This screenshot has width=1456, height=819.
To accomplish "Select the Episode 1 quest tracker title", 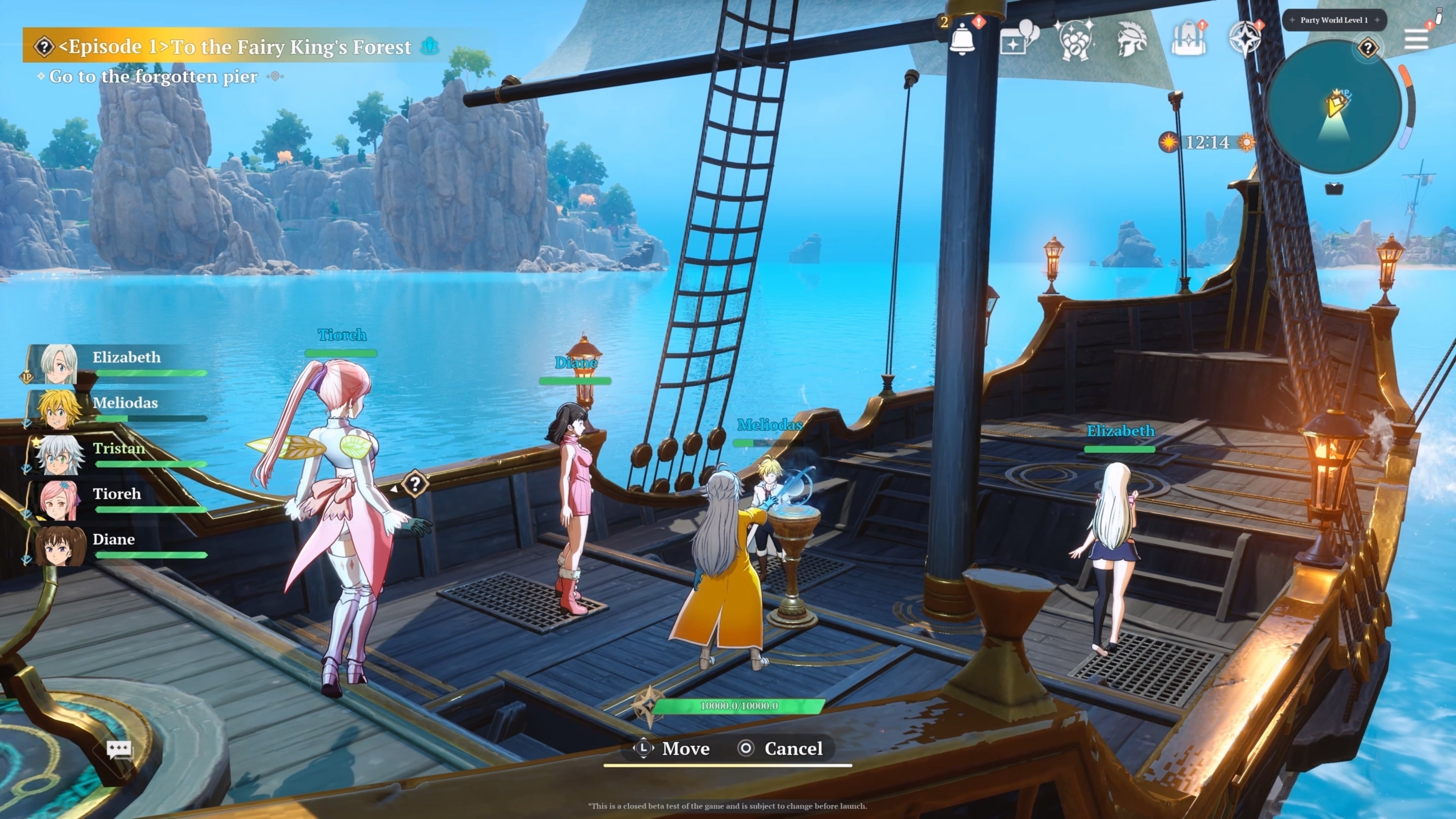I will (x=235, y=46).
